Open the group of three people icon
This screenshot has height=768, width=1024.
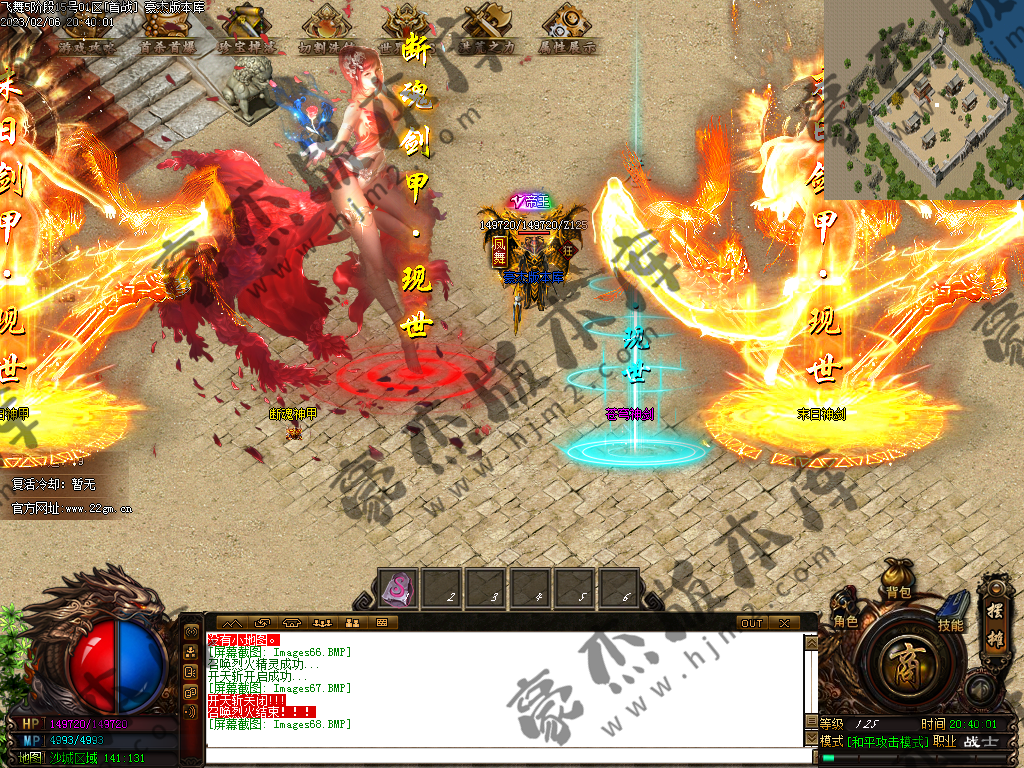(x=322, y=623)
